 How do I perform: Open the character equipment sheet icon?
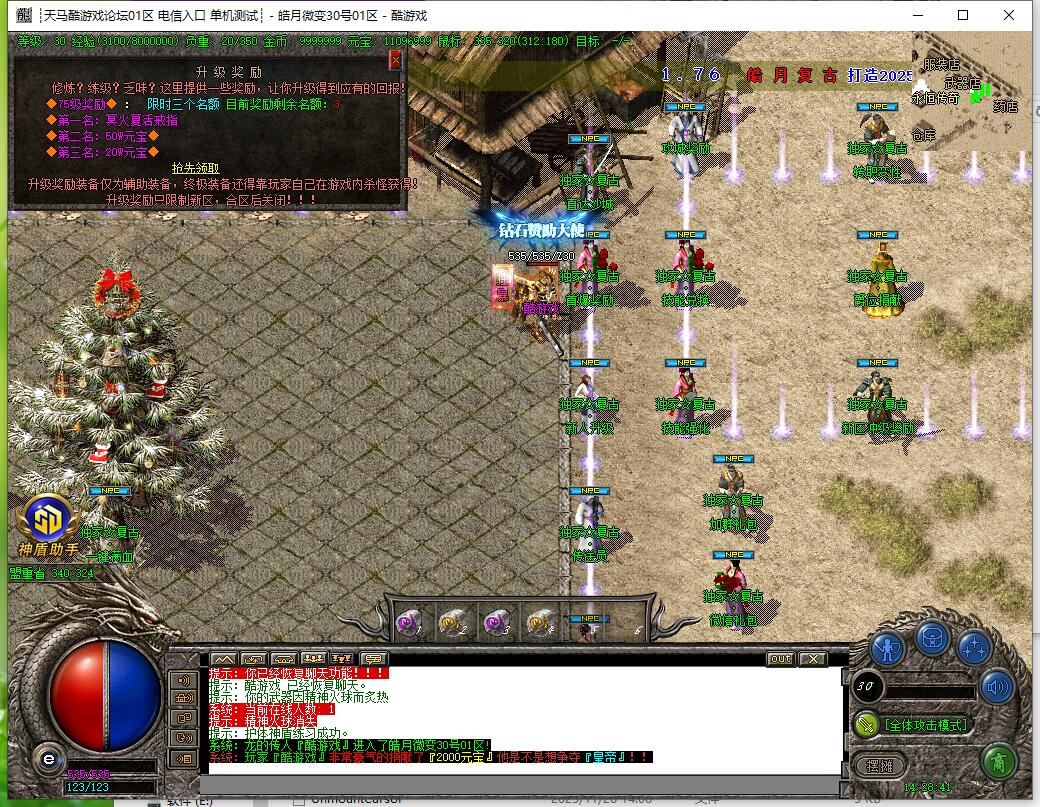(x=887, y=647)
